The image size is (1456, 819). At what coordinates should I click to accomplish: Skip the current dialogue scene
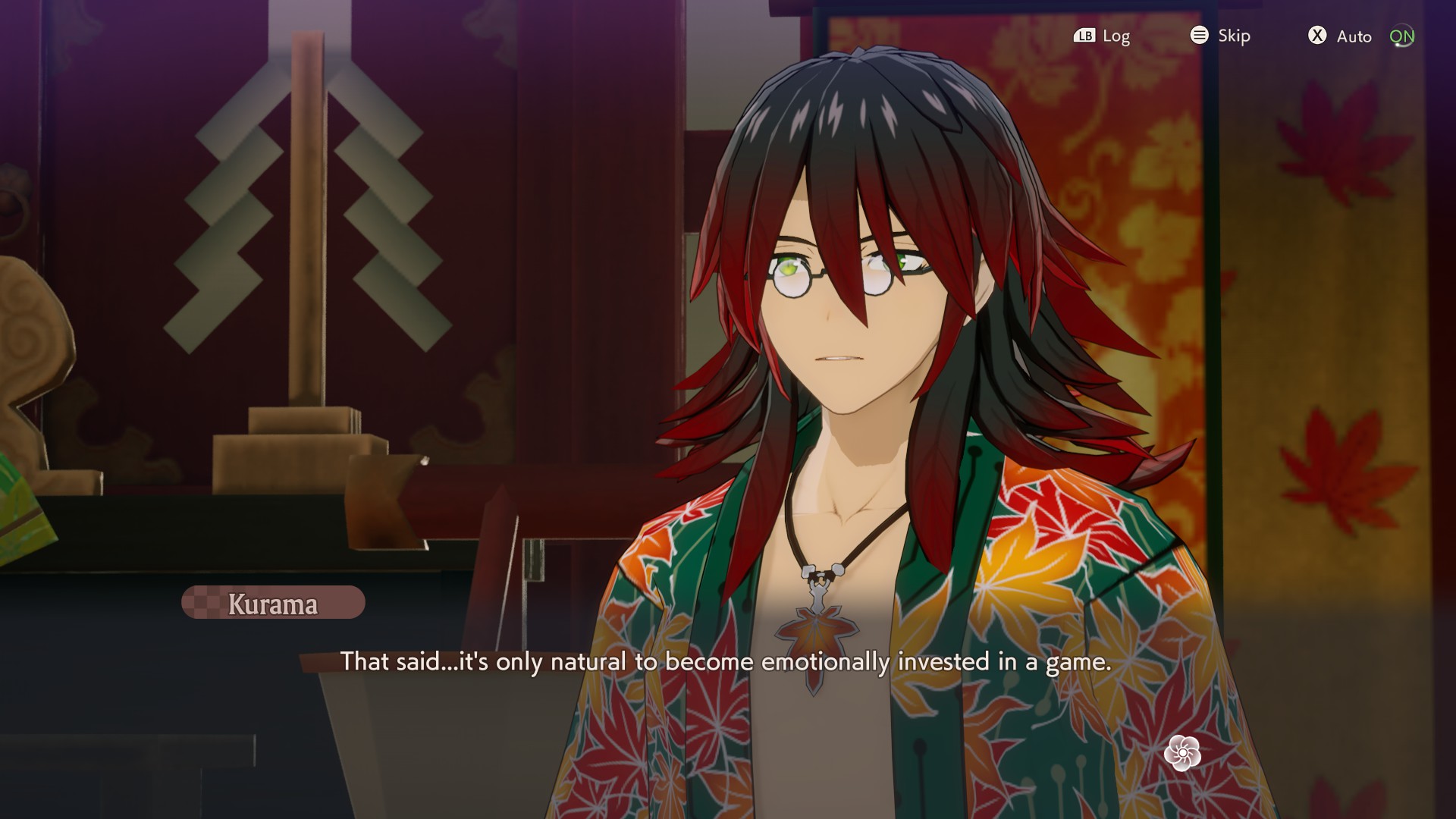1220,36
